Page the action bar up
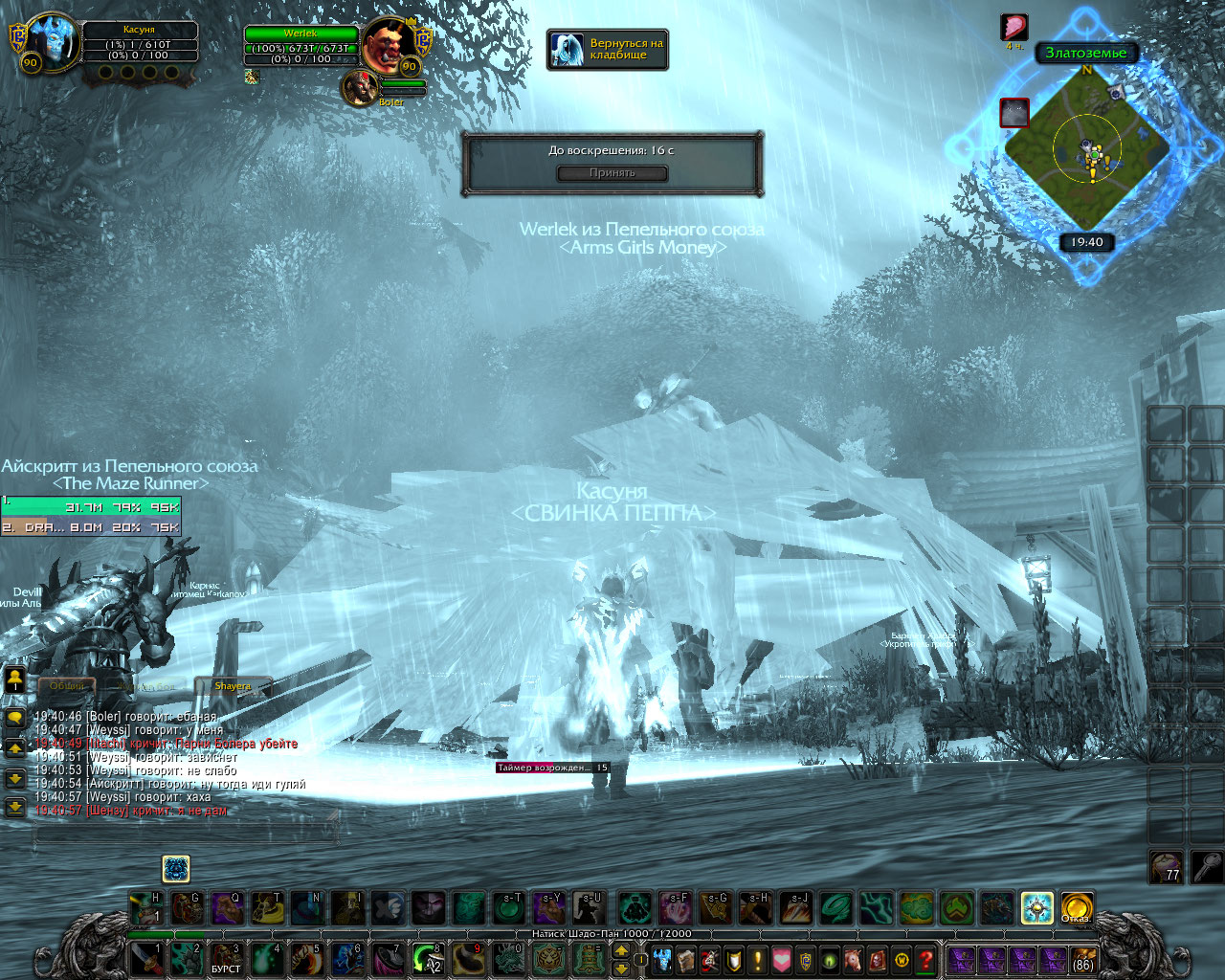Screen dimensions: 1225x980 coord(620,950)
